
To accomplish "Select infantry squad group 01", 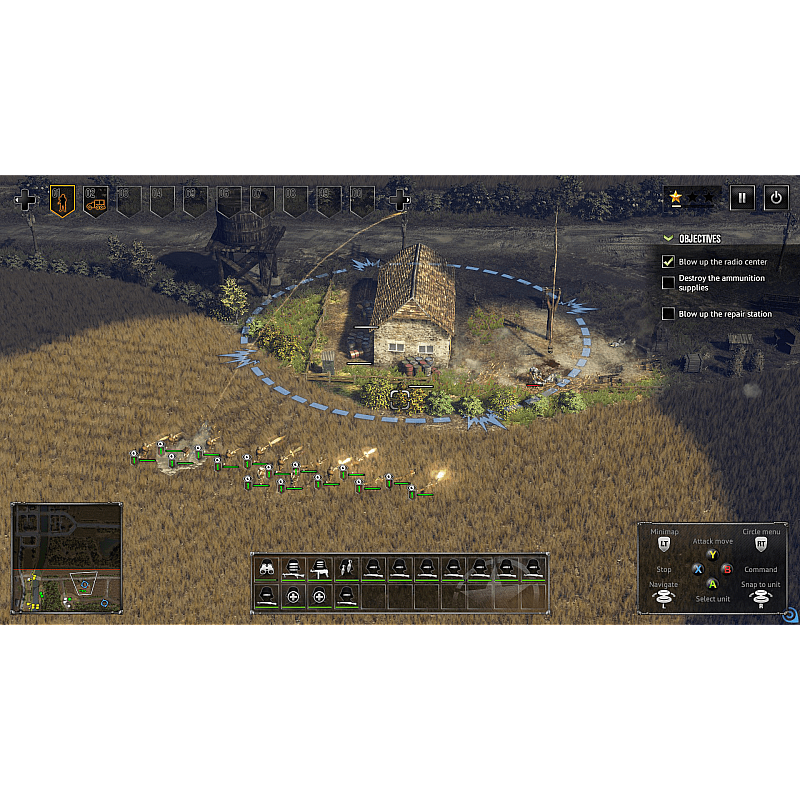I will click(x=62, y=201).
